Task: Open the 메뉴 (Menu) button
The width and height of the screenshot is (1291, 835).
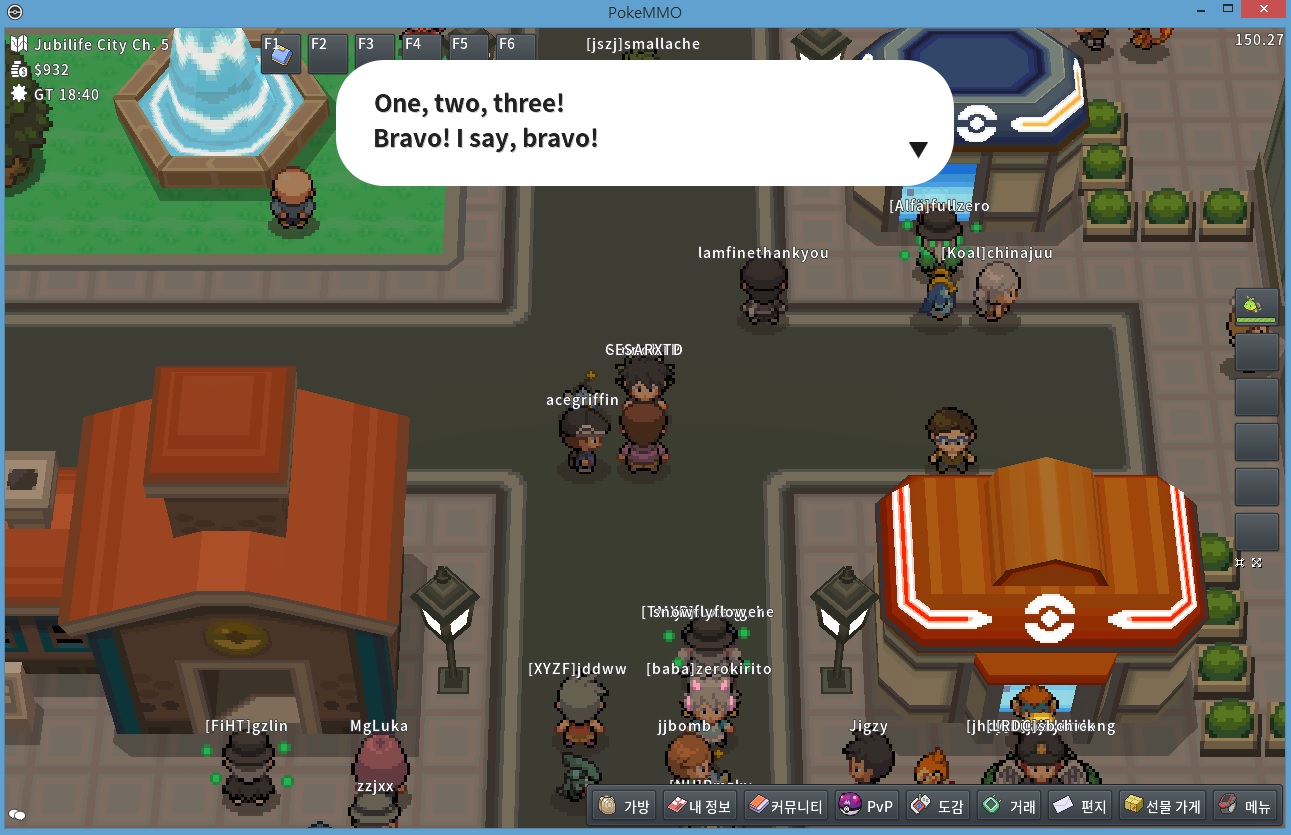Action: (x=1244, y=806)
